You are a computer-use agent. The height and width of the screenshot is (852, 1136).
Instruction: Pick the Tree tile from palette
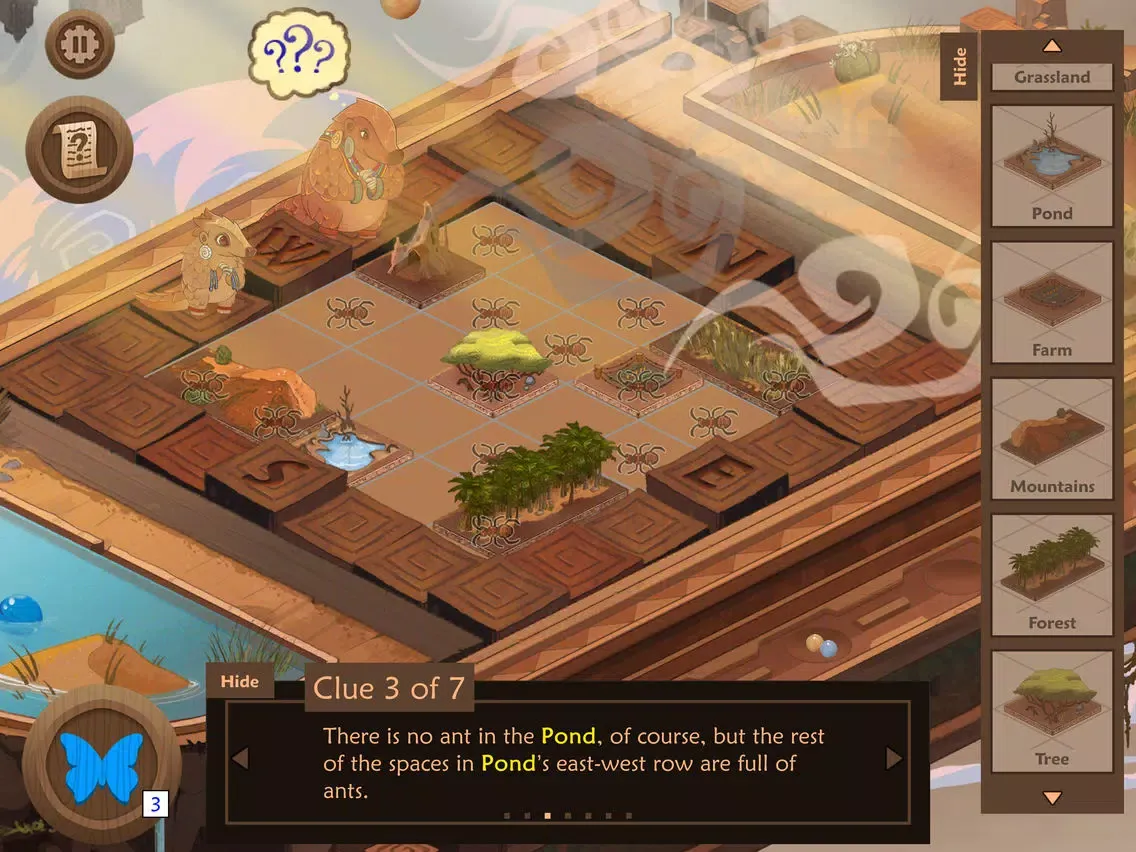(x=1052, y=711)
